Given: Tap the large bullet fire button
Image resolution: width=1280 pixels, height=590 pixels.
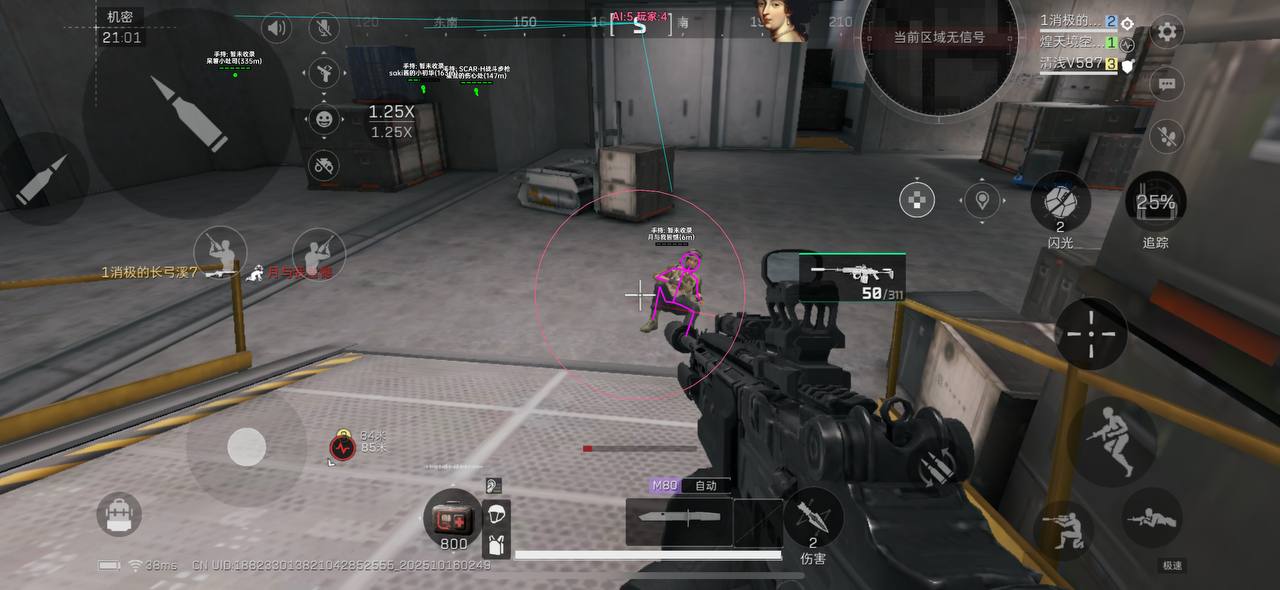Looking at the screenshot, I should (188, 114).
